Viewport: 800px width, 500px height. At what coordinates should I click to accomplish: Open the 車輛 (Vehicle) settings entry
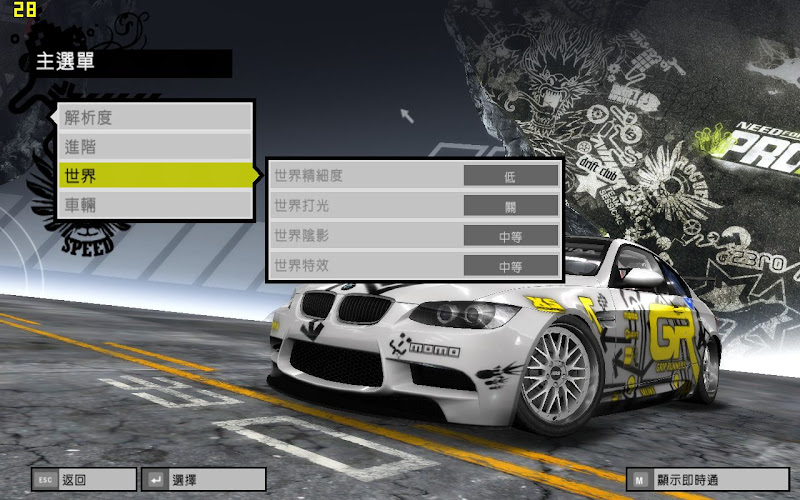point(154,205)
